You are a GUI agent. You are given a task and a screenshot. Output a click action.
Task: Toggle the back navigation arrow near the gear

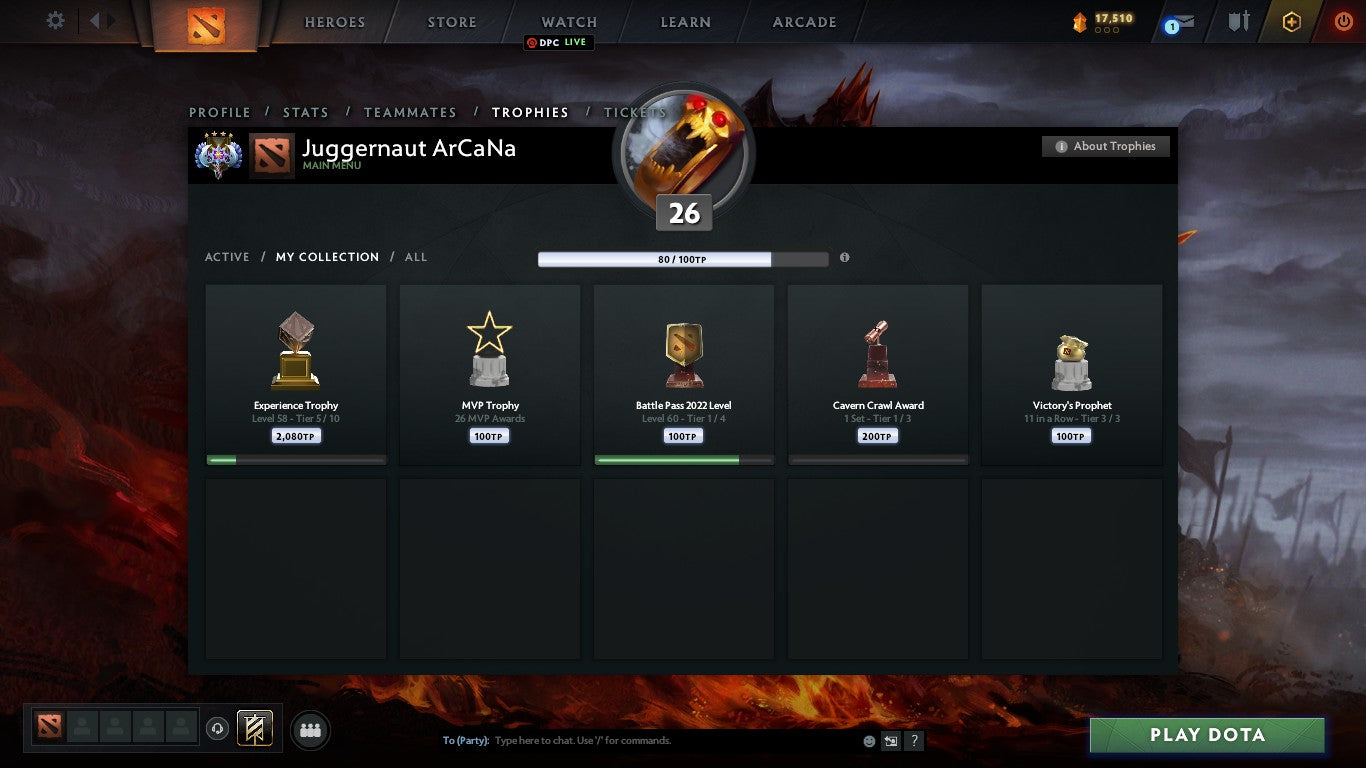coord(93,19)
